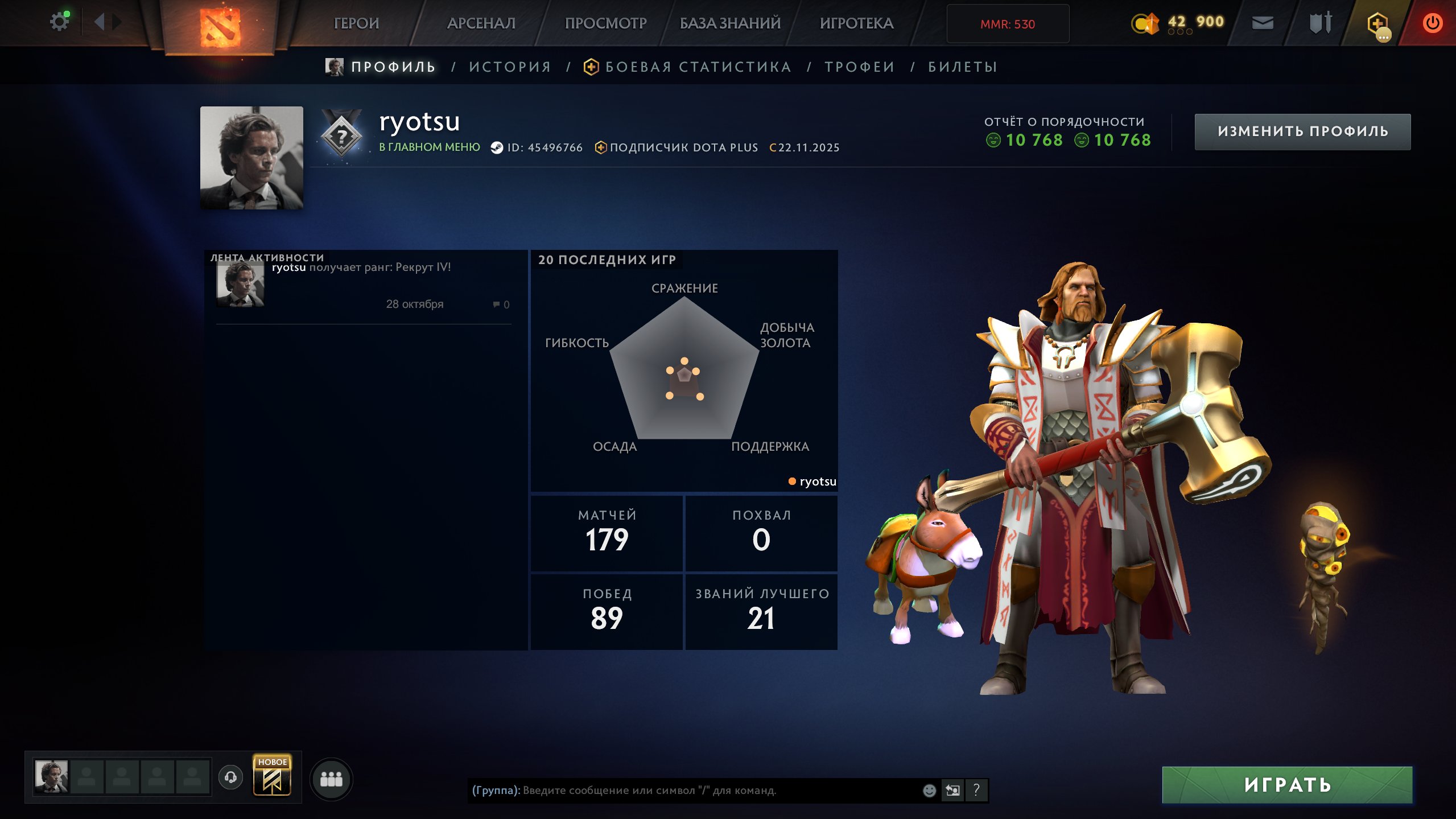Screen dimensions: 1456x819
Task: Click the rank medal next to ryotsu
Action: (341, 135)
